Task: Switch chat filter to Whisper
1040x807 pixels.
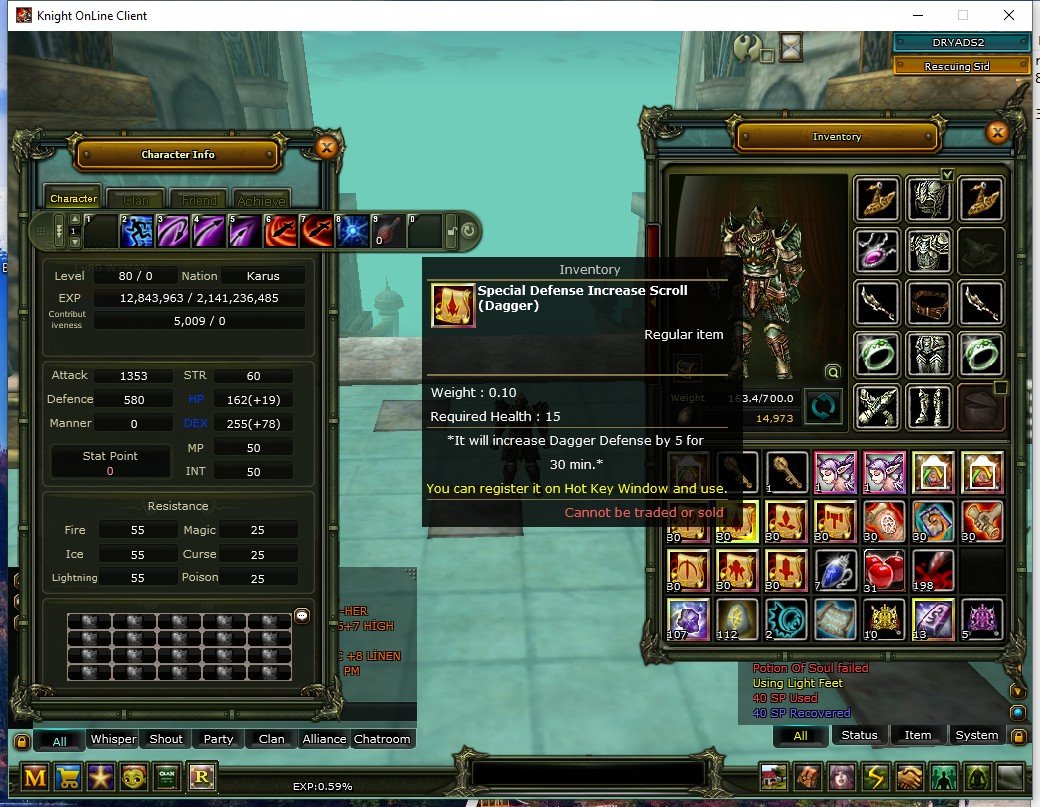Action: (x=113, y=740)
